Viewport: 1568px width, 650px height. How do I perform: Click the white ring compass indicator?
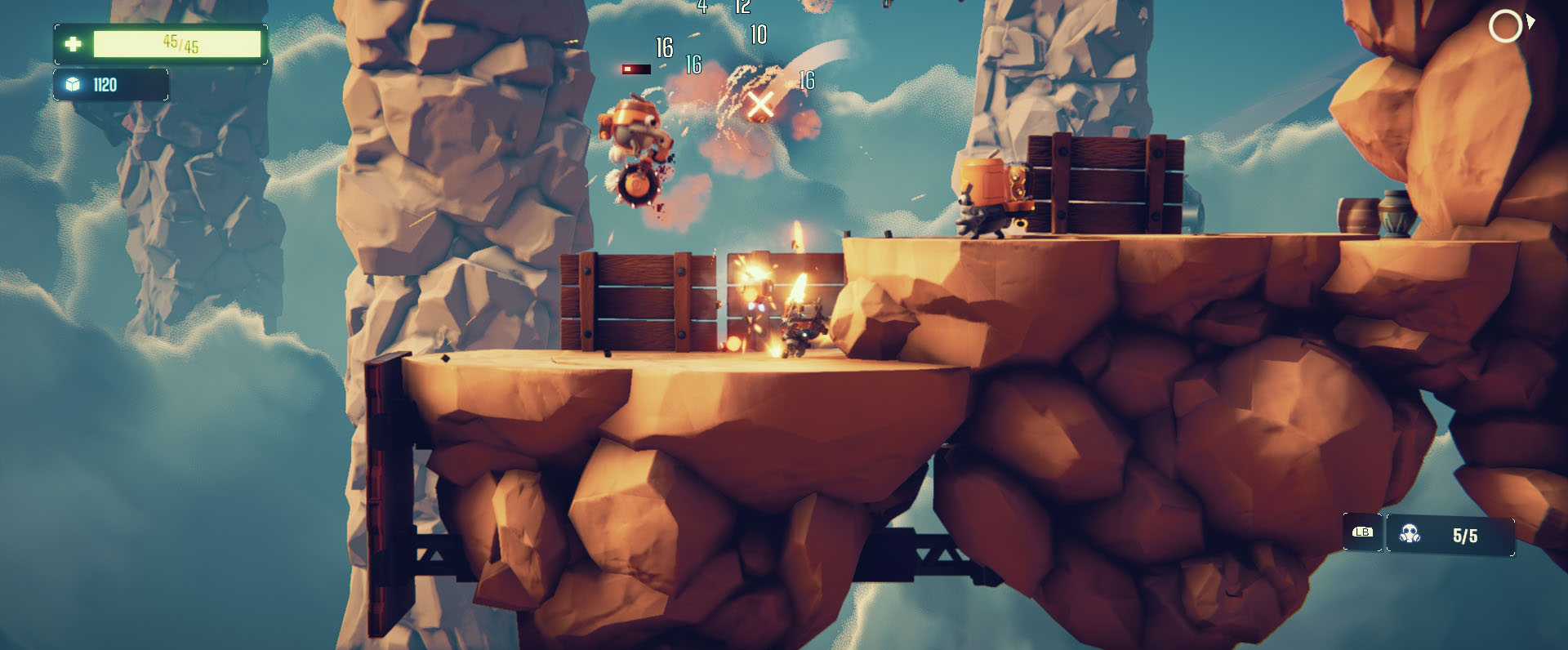tap(1505, 26)
